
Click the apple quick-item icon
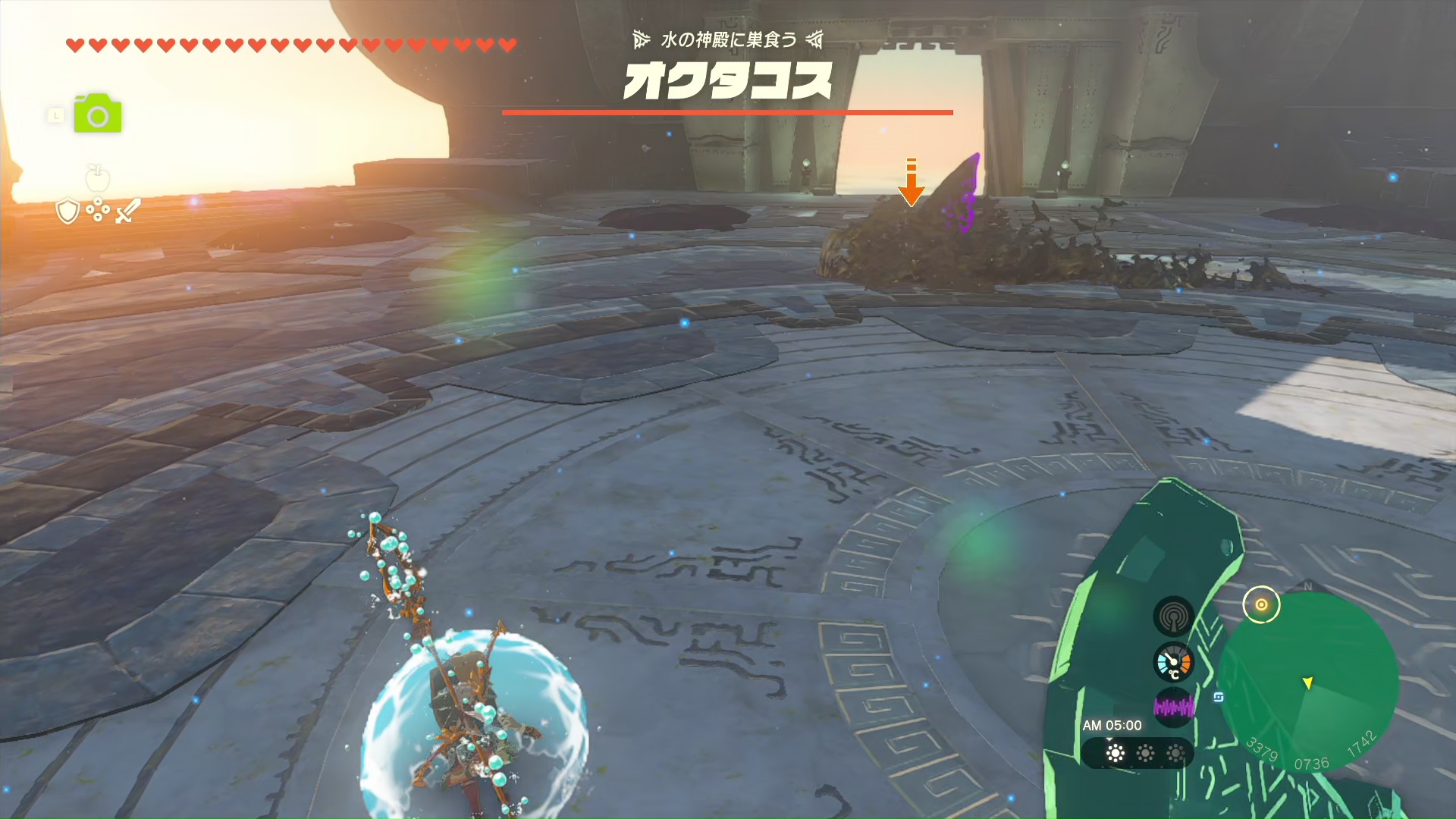coord(97,178)
